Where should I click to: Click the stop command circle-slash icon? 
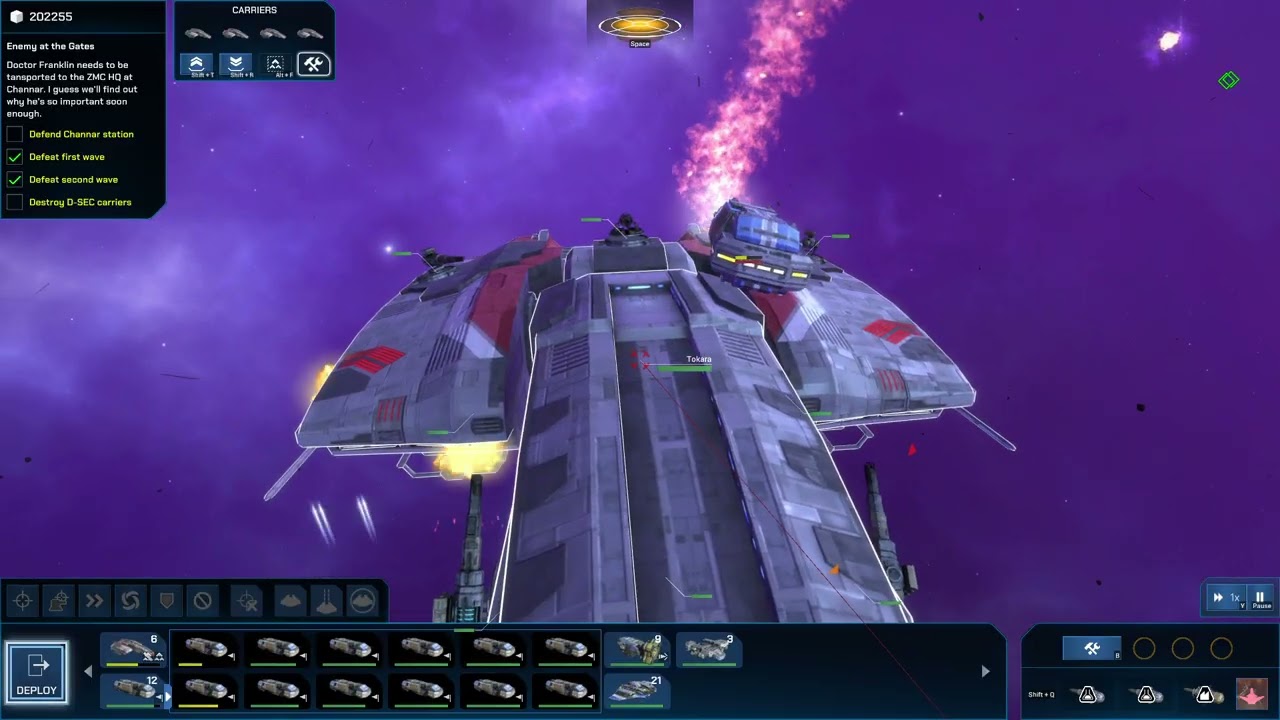202,601
